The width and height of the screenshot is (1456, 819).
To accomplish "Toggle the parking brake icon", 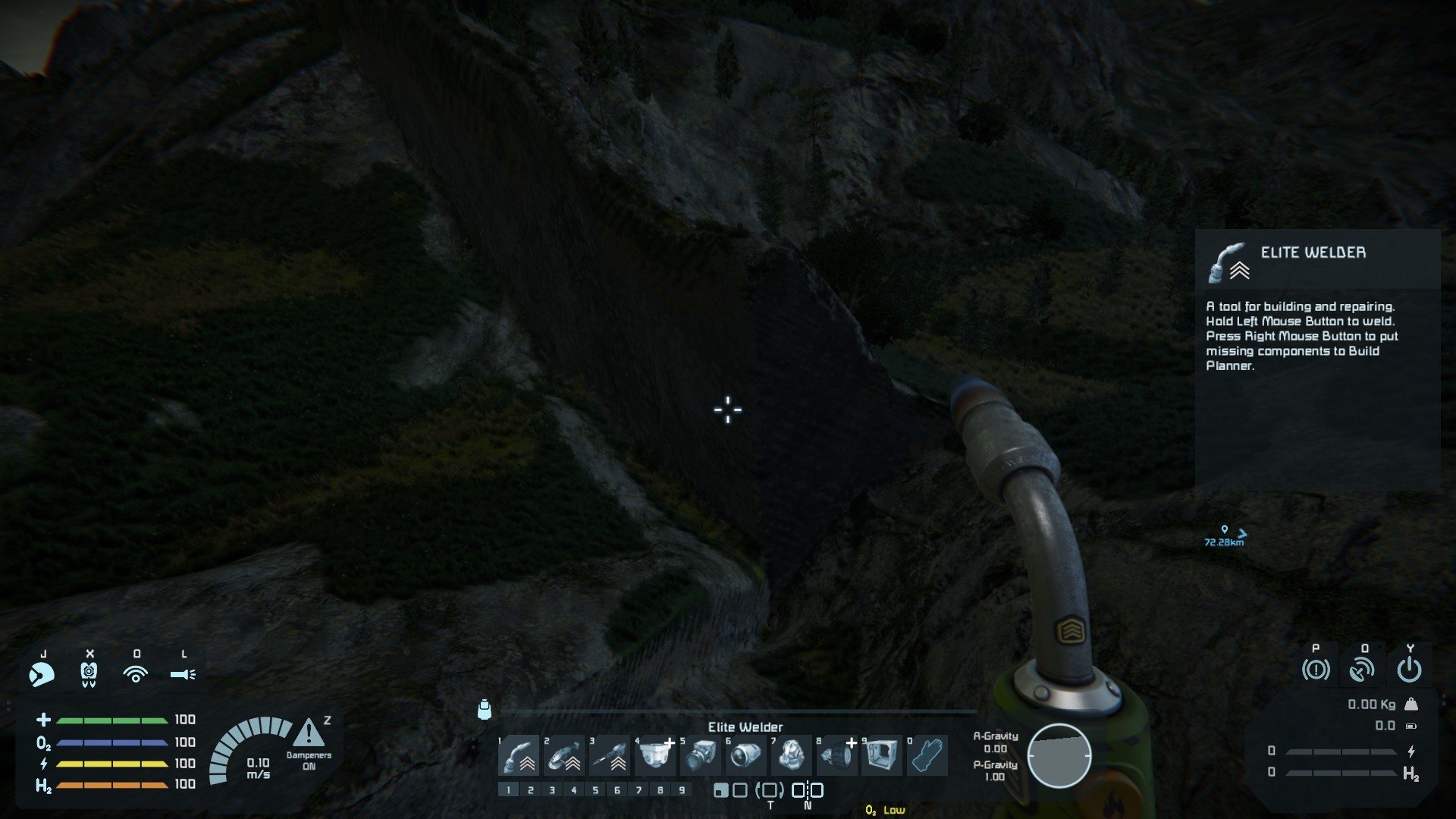I will pyautogui.click(x=1316, y=670).
